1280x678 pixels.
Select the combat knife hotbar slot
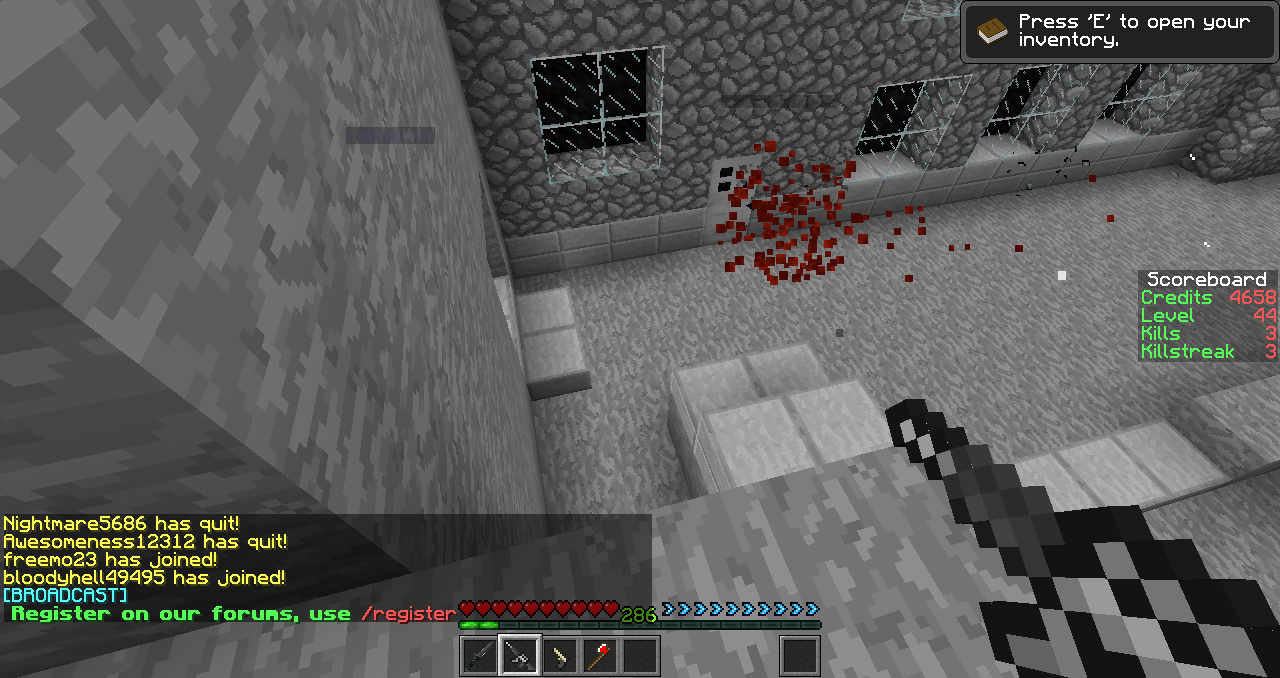480,656
